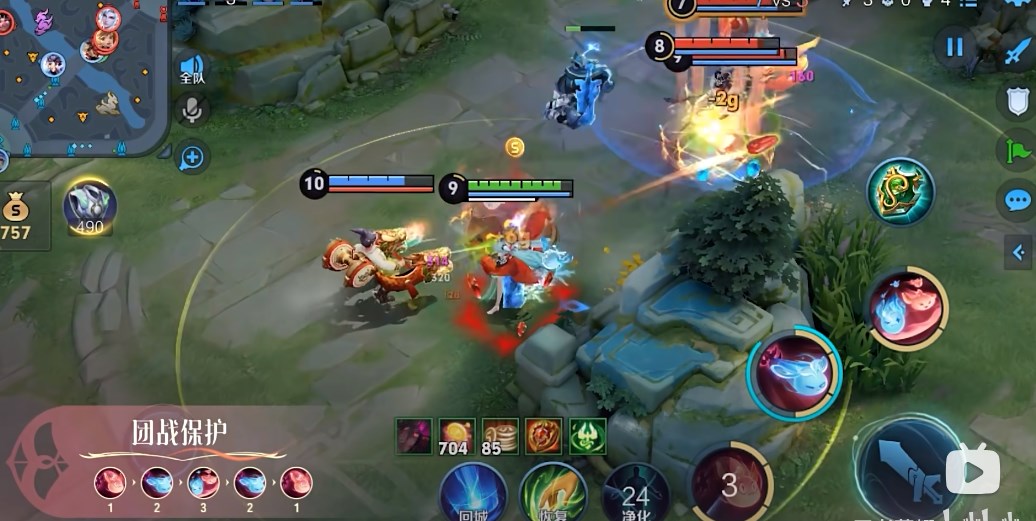Open the gold shop showing 757
The height and width of the screenshot is (521, 1036).
click(17, 214)
